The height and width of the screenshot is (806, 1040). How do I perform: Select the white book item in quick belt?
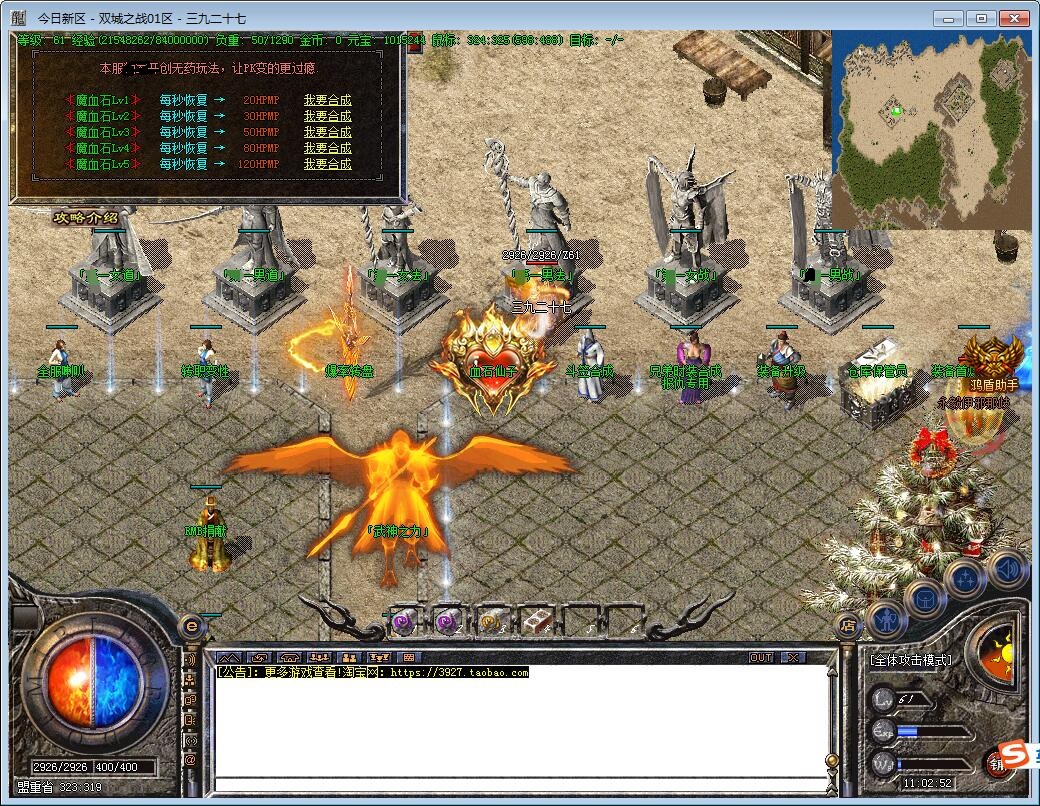click(x=535, y=621)
